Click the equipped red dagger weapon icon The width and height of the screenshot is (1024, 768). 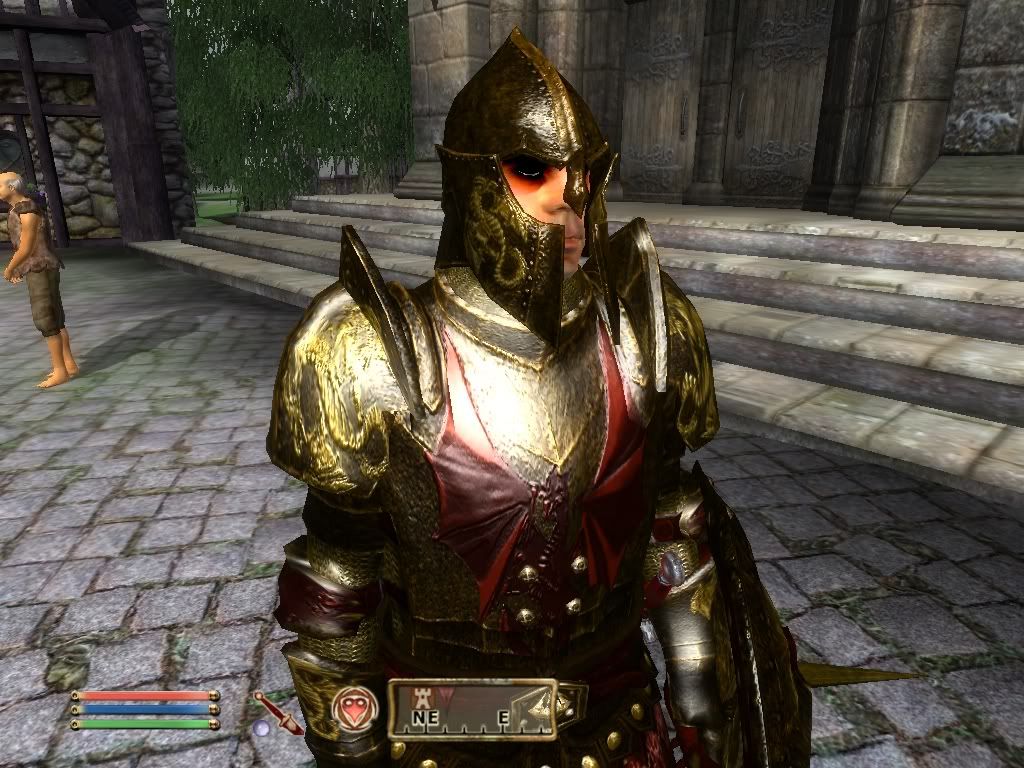tap(277, 711)
